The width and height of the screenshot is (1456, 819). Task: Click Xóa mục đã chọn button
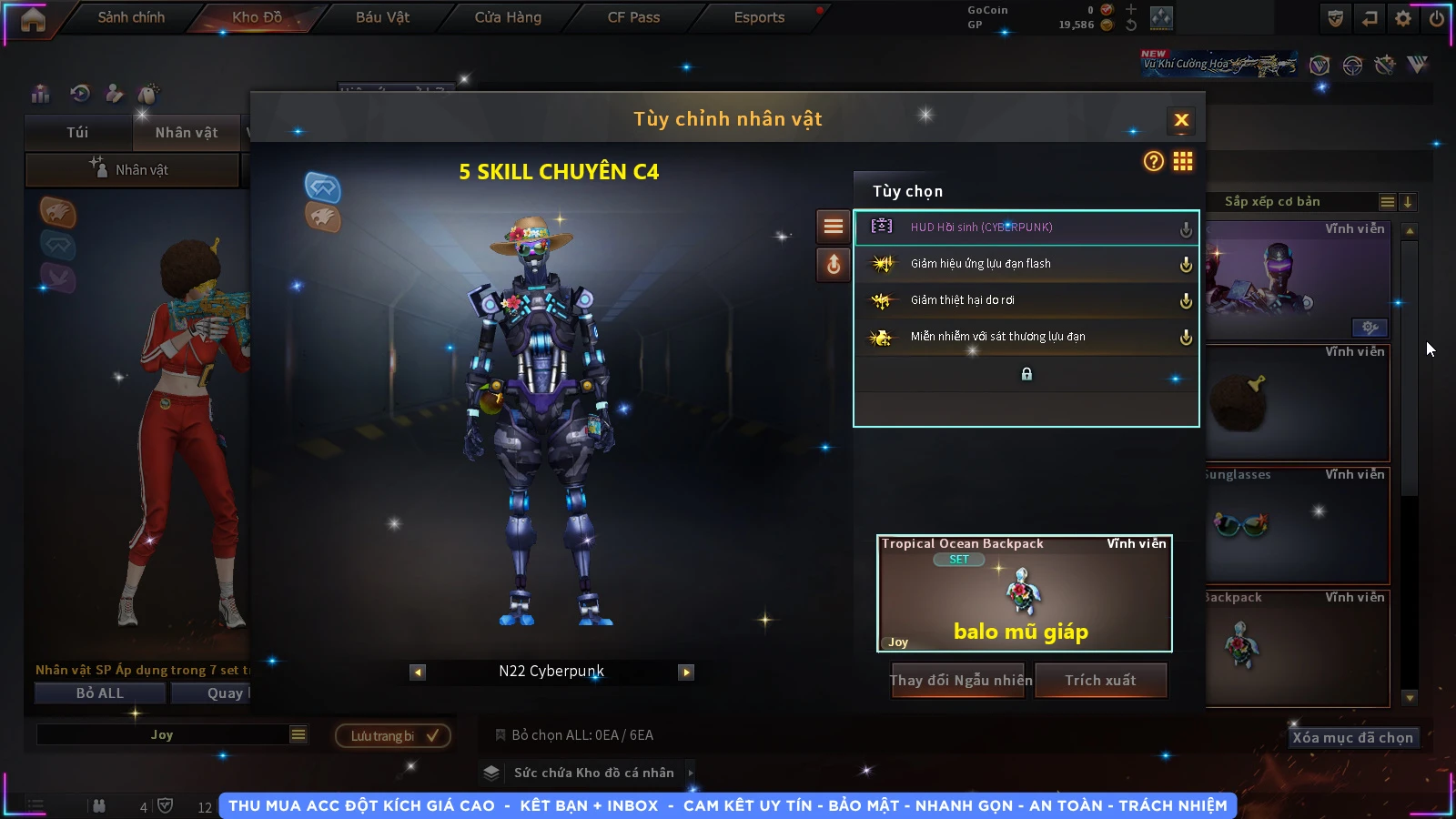coord(1352,737)
